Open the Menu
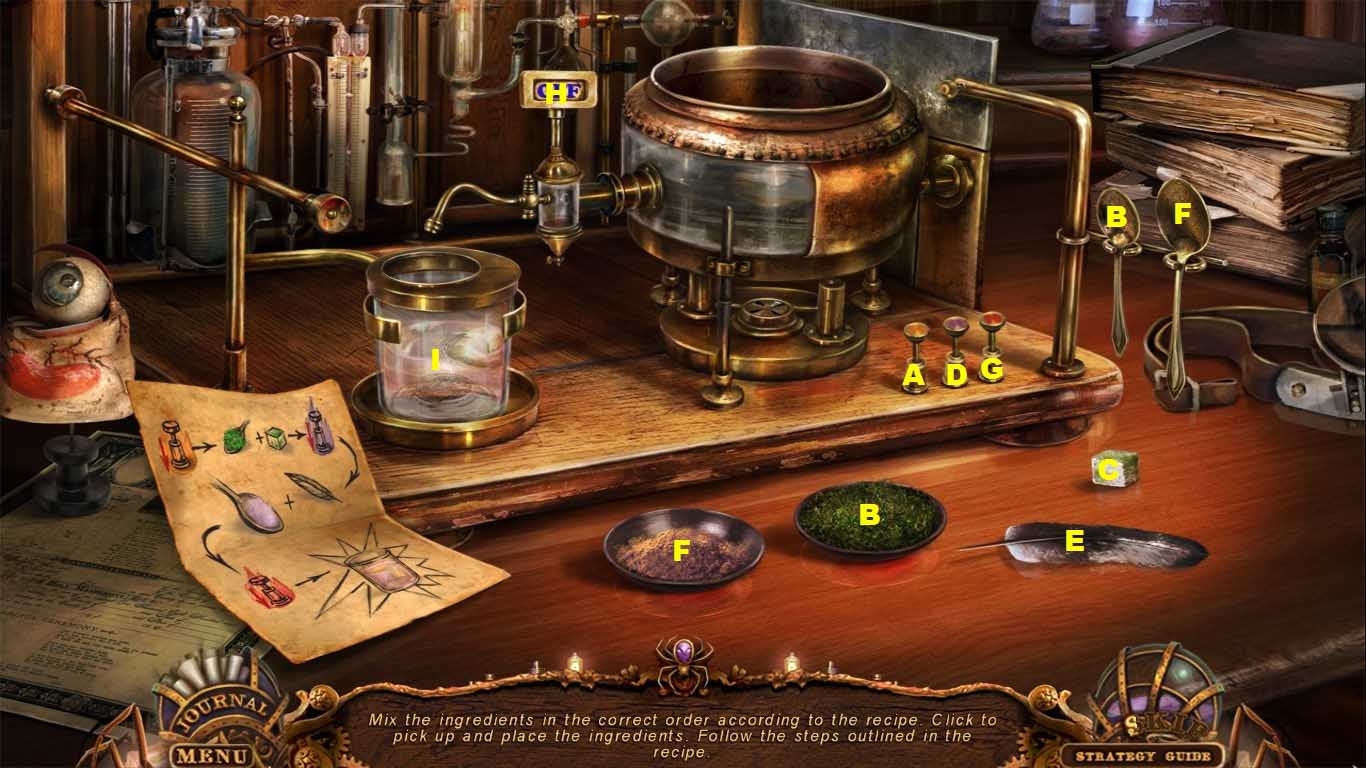This screenshot has width=1366, height=768. click(x=208, y=753)
